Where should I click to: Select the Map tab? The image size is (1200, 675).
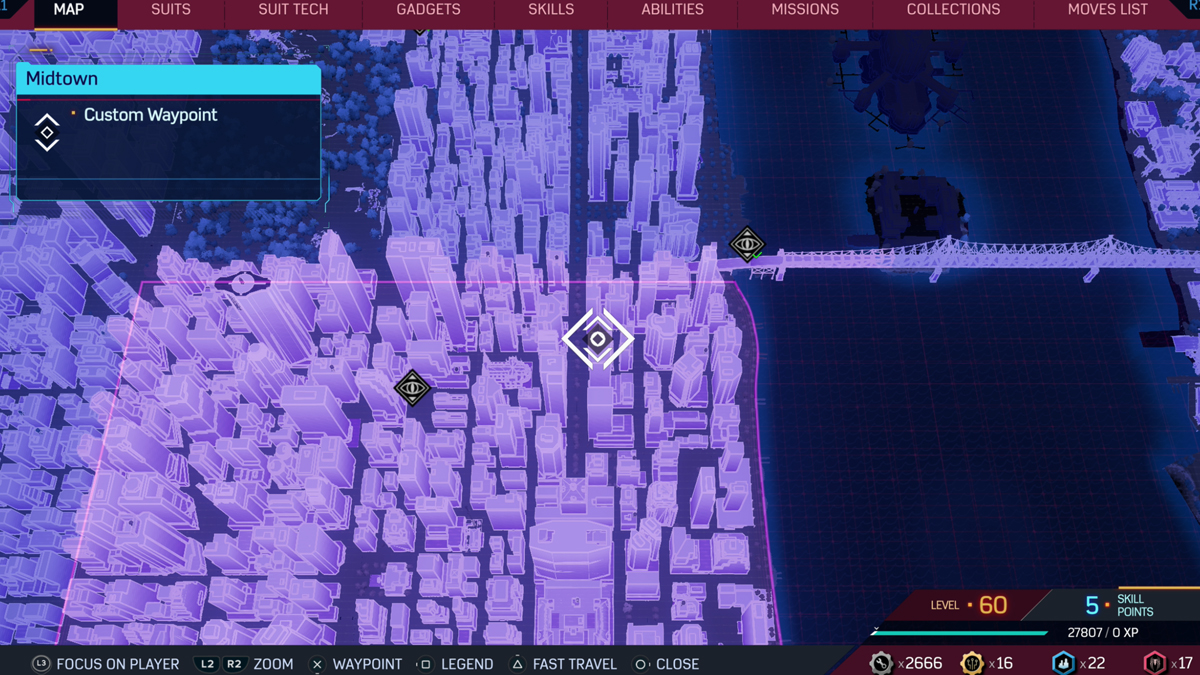point(68,10)
